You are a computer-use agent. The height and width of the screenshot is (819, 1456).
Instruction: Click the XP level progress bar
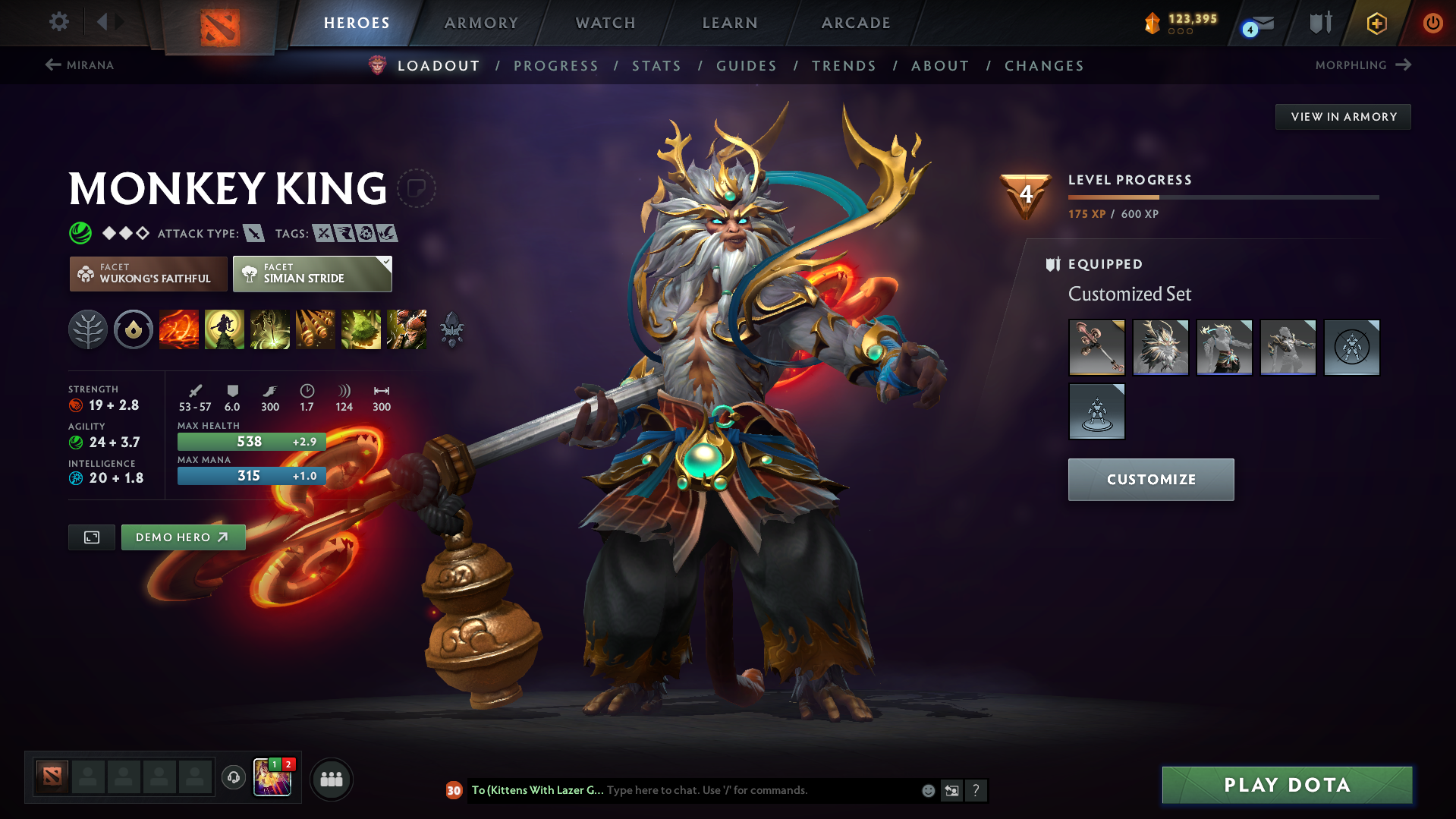tap(1223, 197)
